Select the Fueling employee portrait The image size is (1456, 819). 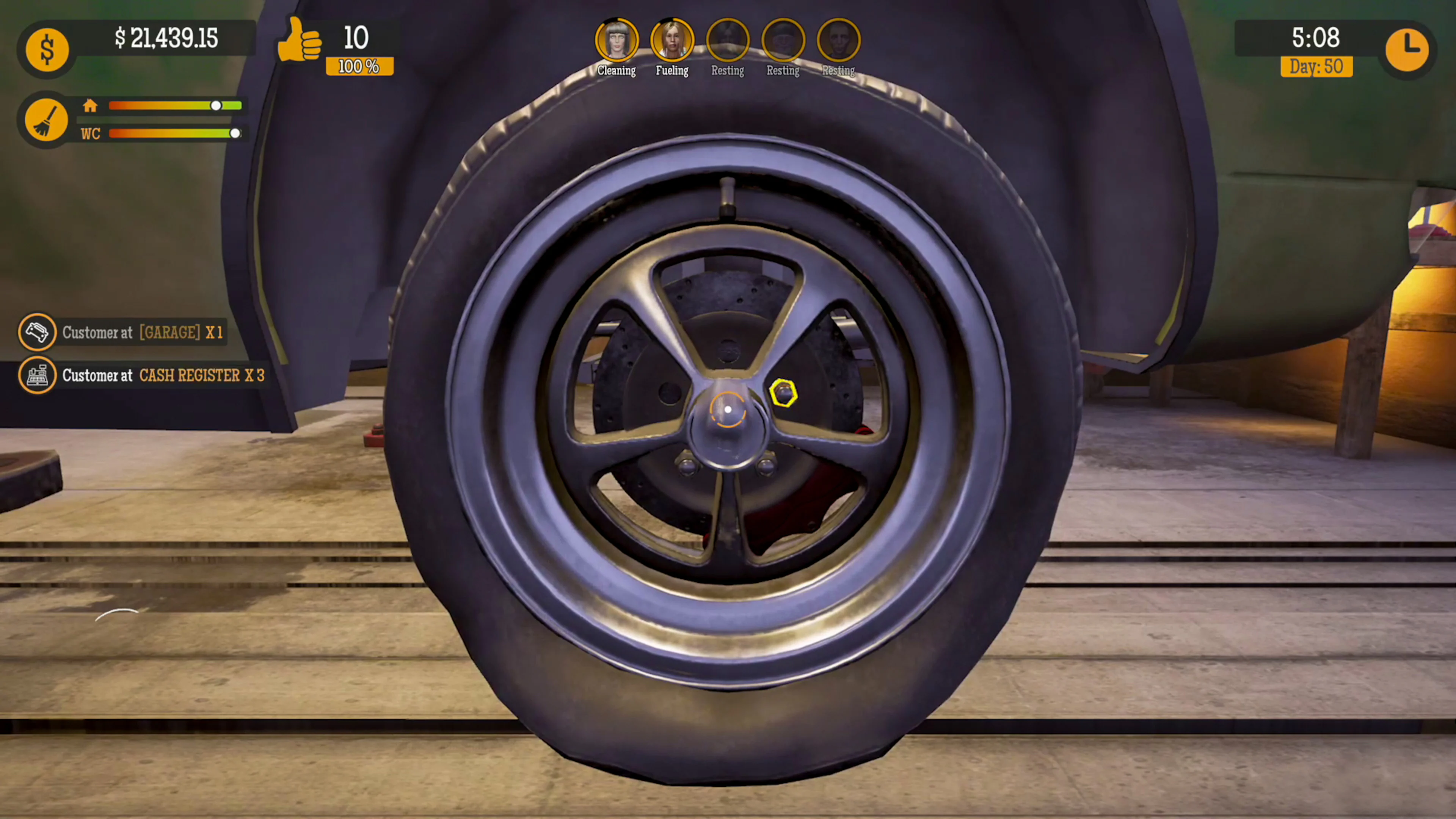pos(672,38)
